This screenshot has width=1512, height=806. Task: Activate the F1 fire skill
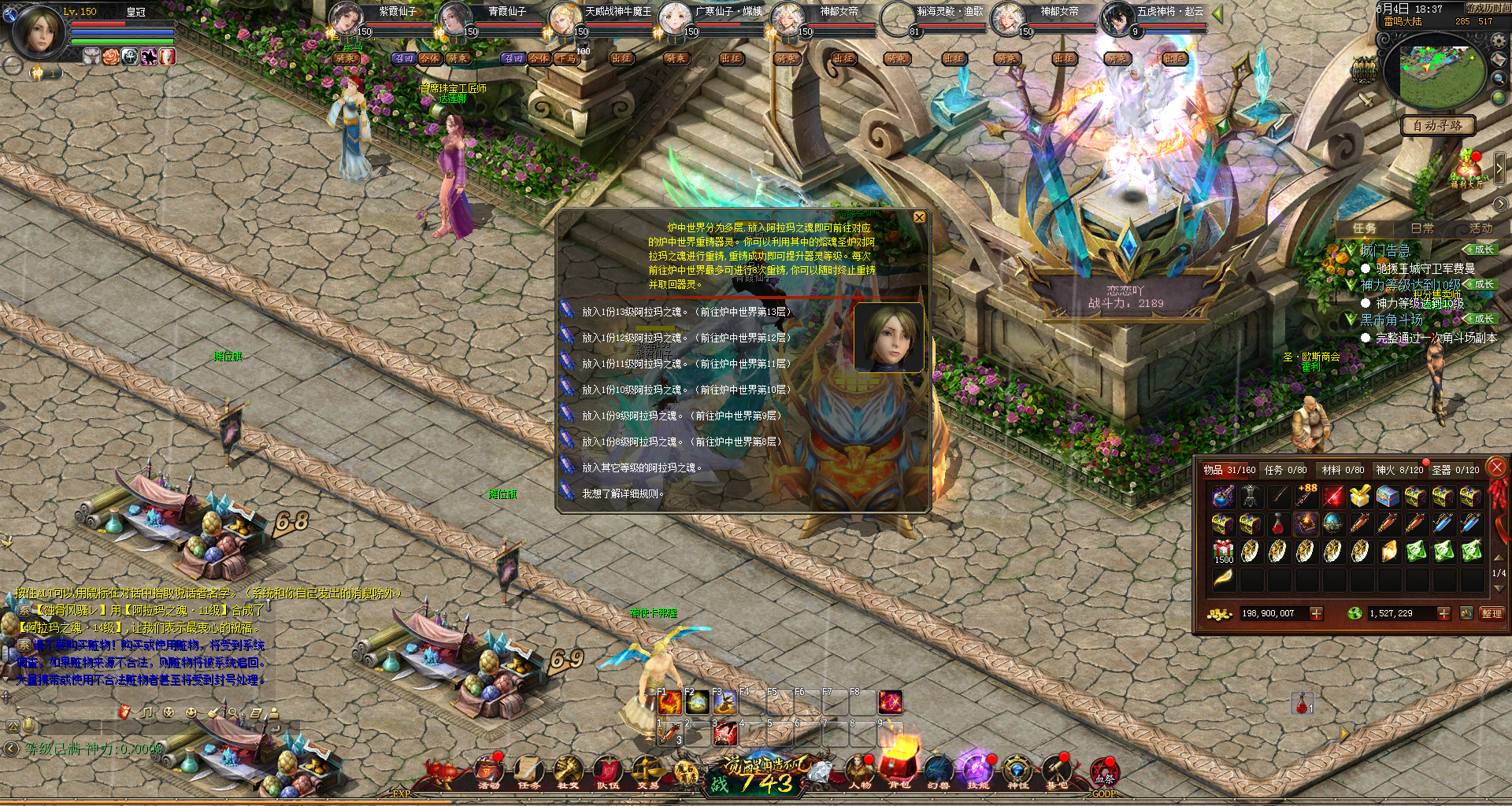click(x=669, y=702)
